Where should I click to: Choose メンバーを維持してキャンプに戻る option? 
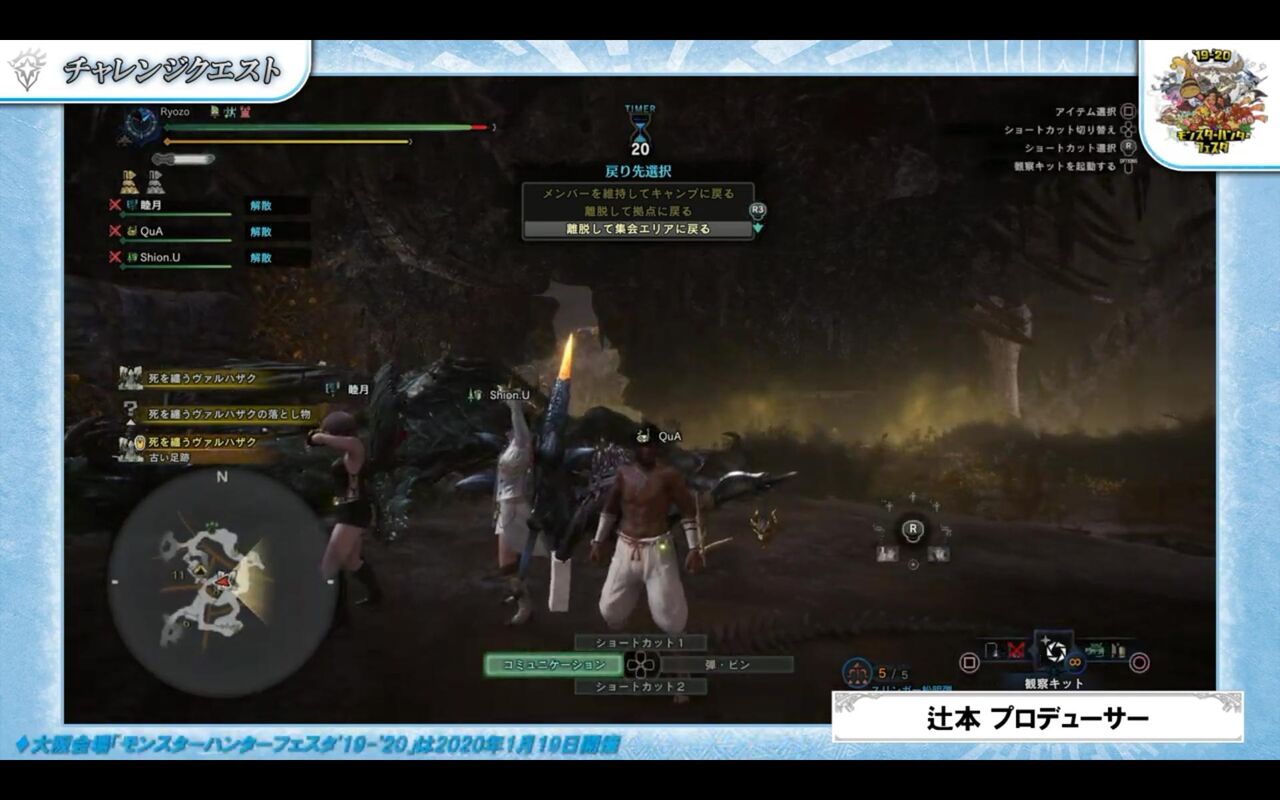pyautogui.click(x=639, y=193)
